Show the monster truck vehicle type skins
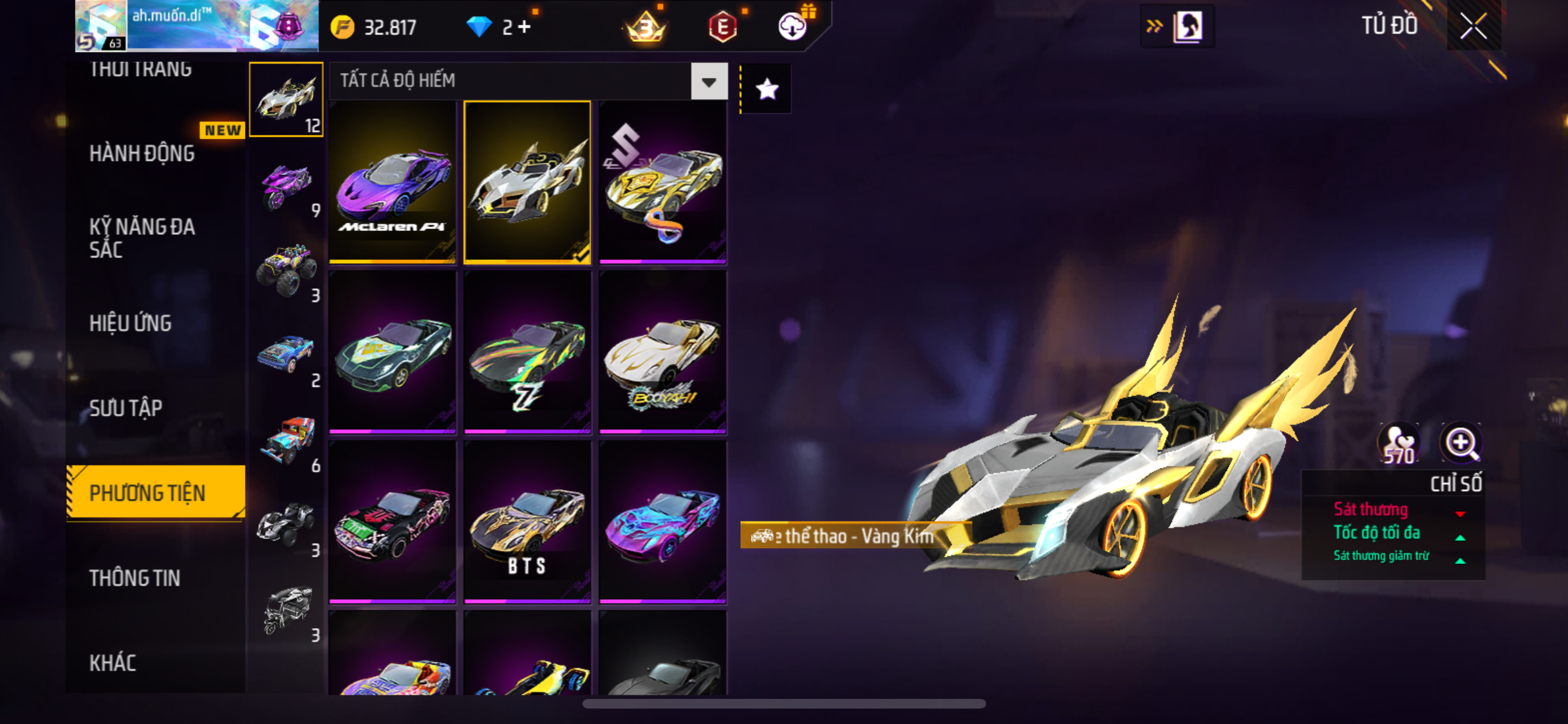This screenshot has height=724, width=1568. 286,270
